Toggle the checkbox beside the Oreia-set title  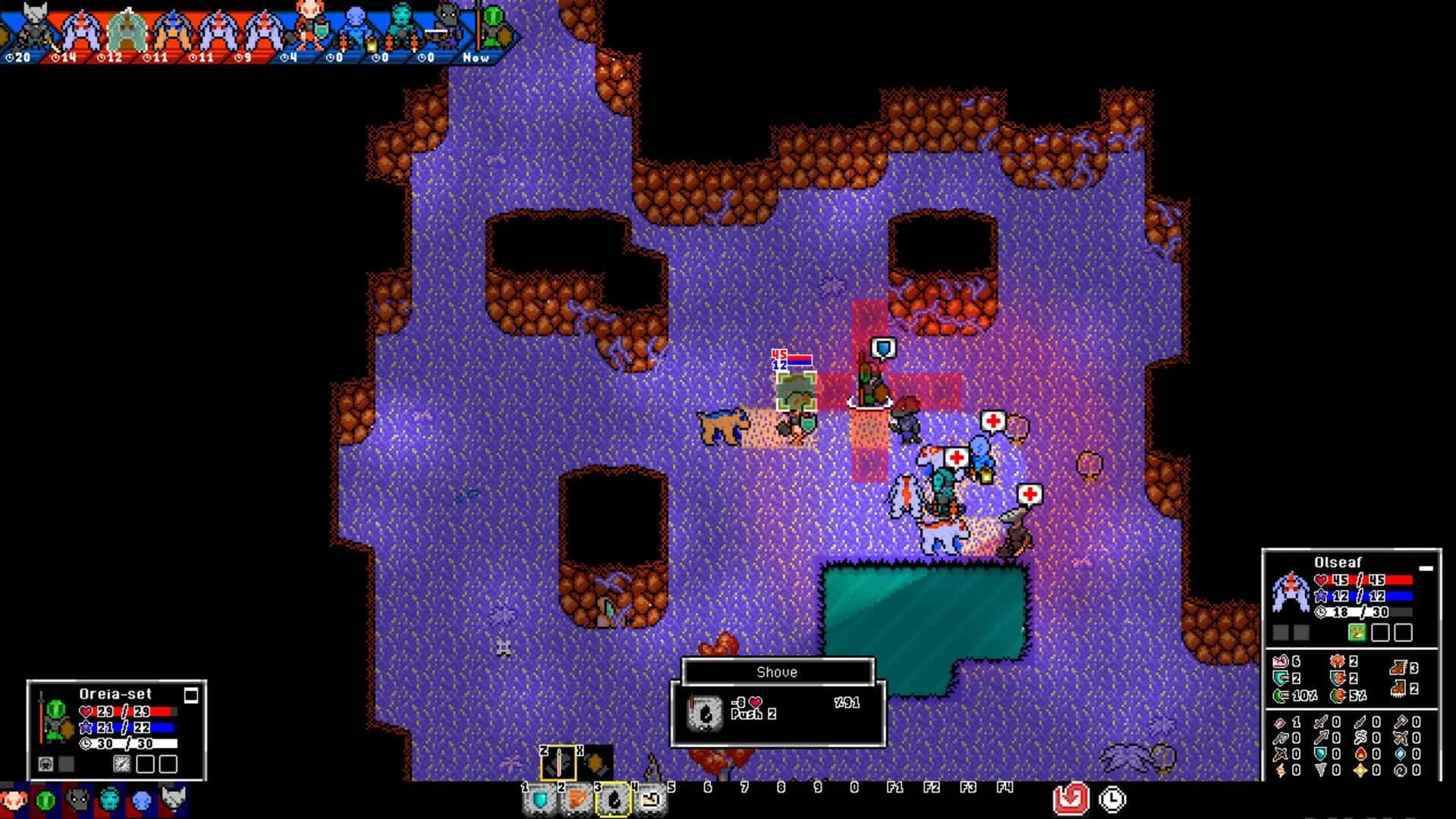point(191,695)
